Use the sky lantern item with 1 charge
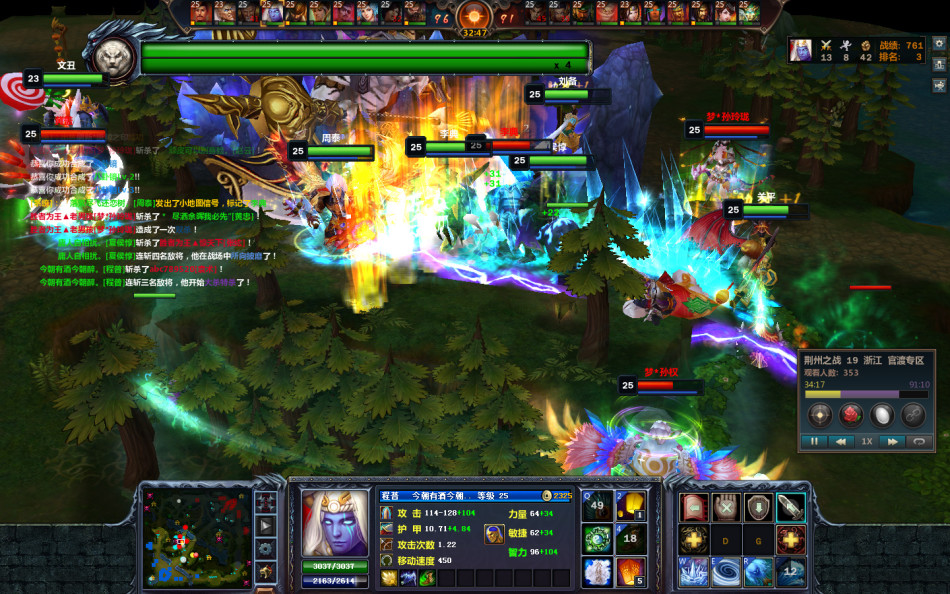This screenshot has width=950, height=594. (x=630, y=505)
